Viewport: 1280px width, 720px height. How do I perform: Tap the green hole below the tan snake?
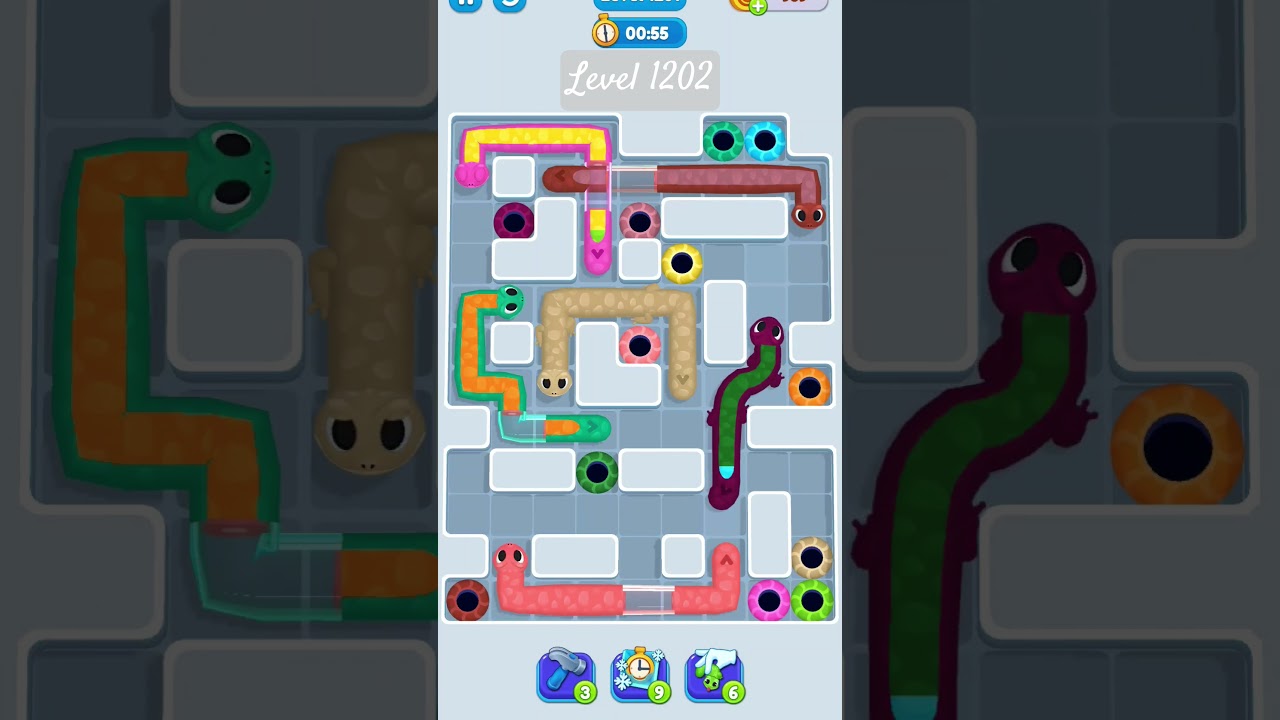click(599, 470)
